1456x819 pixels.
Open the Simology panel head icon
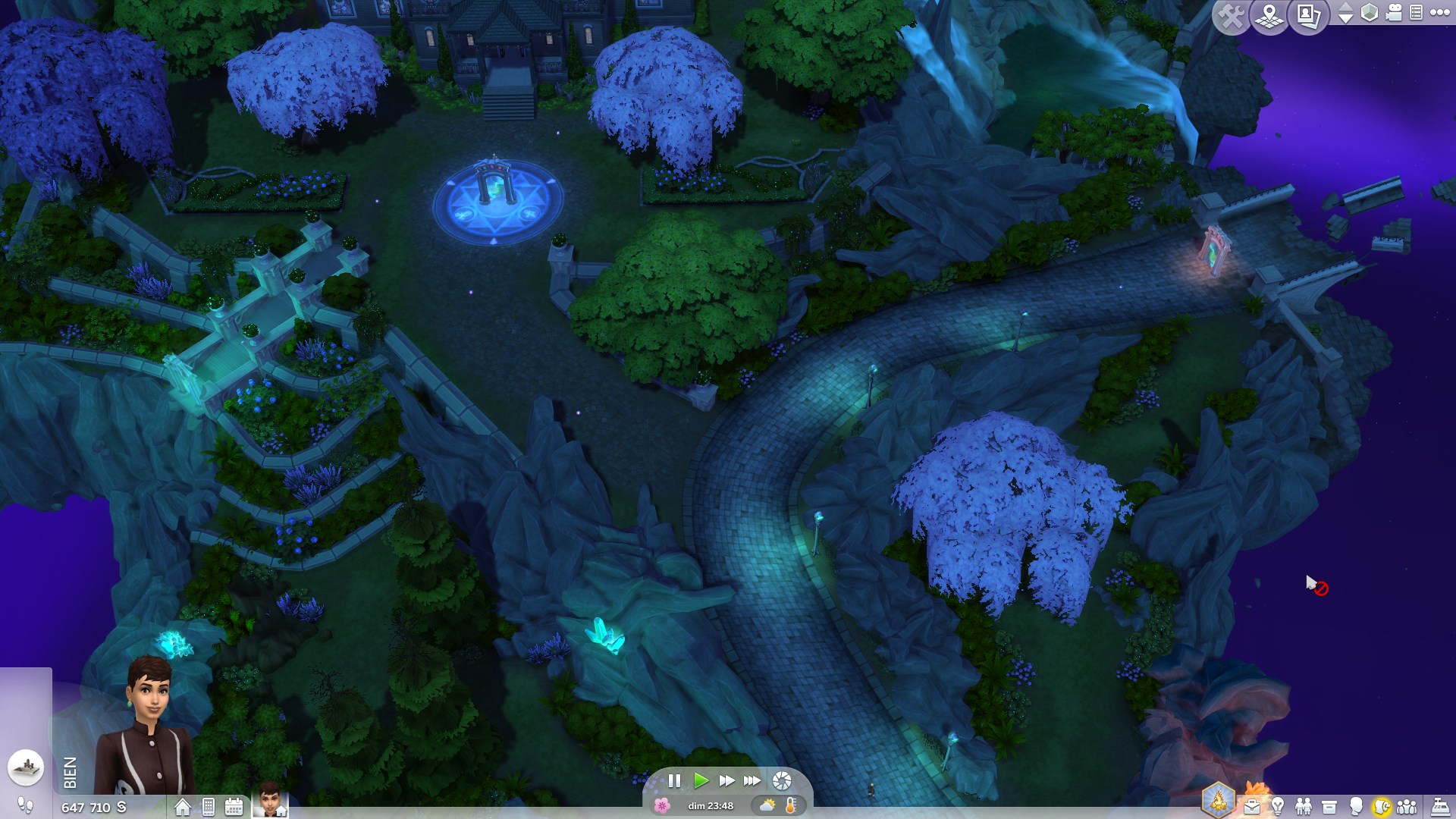coord(1357,806)
